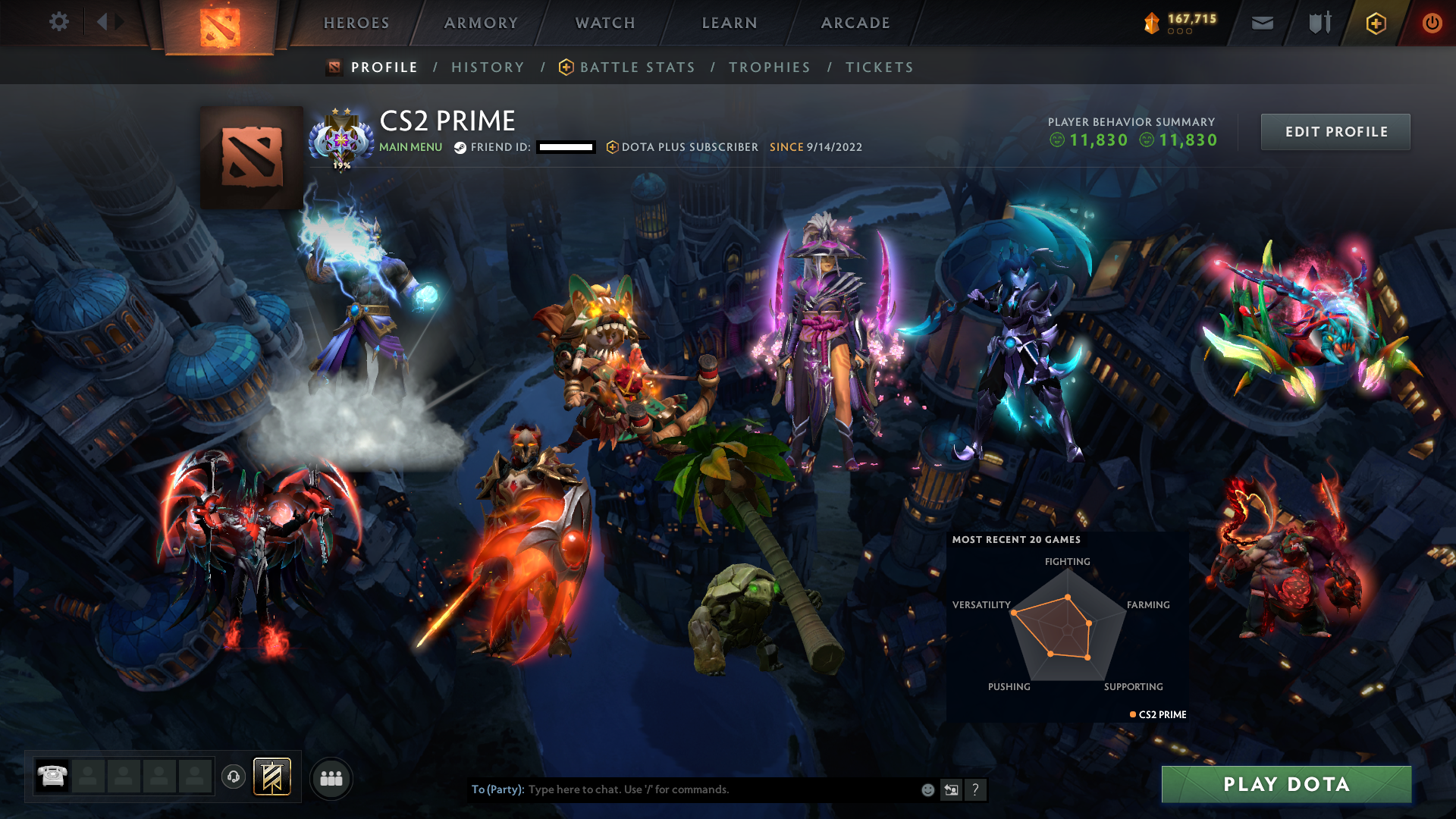Screen dimensions: 1456x819
Task: Open the friends list group icon
Action: coord(331,779)
